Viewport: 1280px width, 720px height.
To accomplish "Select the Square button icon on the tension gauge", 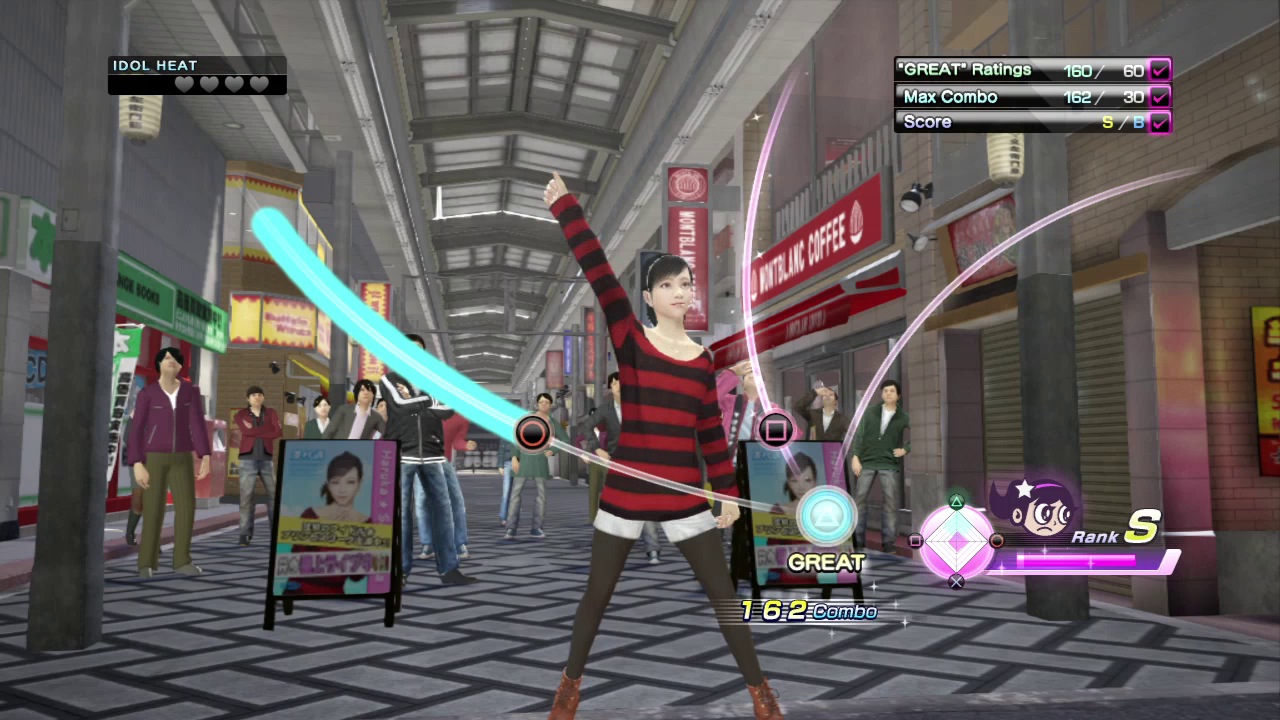I will pyautogui.click(x=917, y=541).
